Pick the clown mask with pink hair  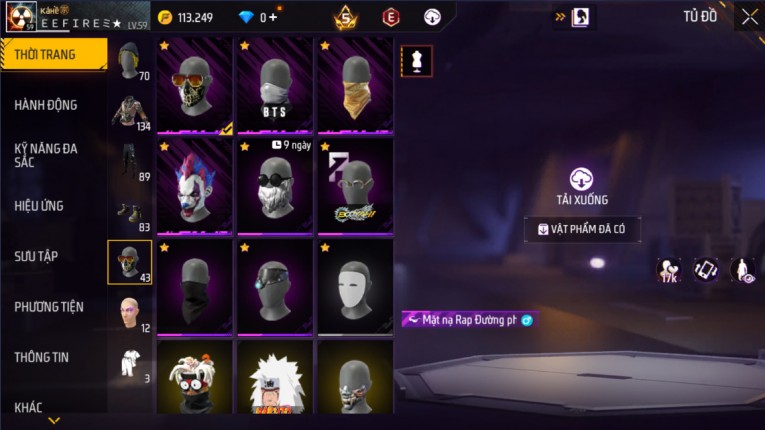click(x=194, y=187)
